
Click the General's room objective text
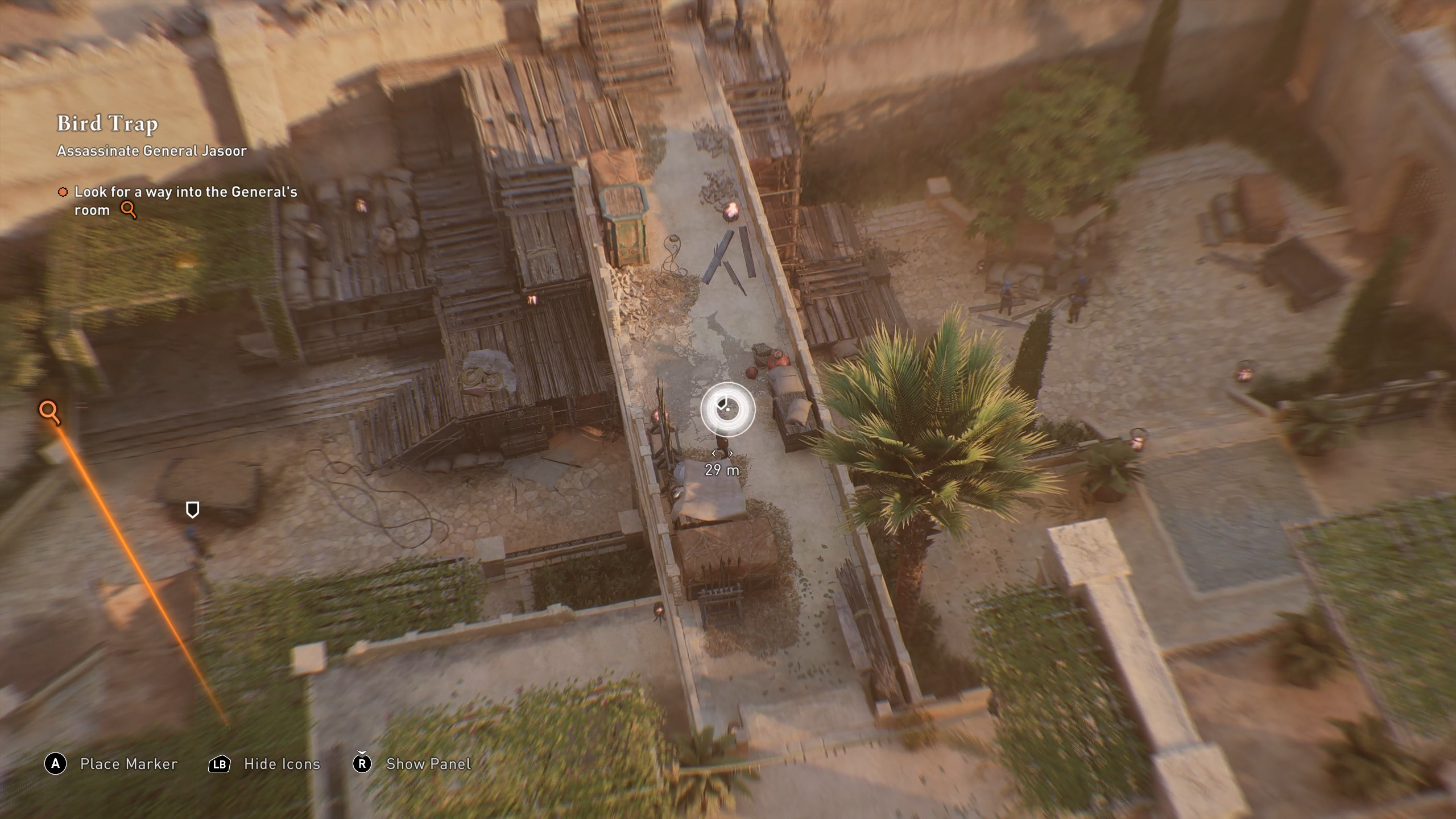pos(185,201)
